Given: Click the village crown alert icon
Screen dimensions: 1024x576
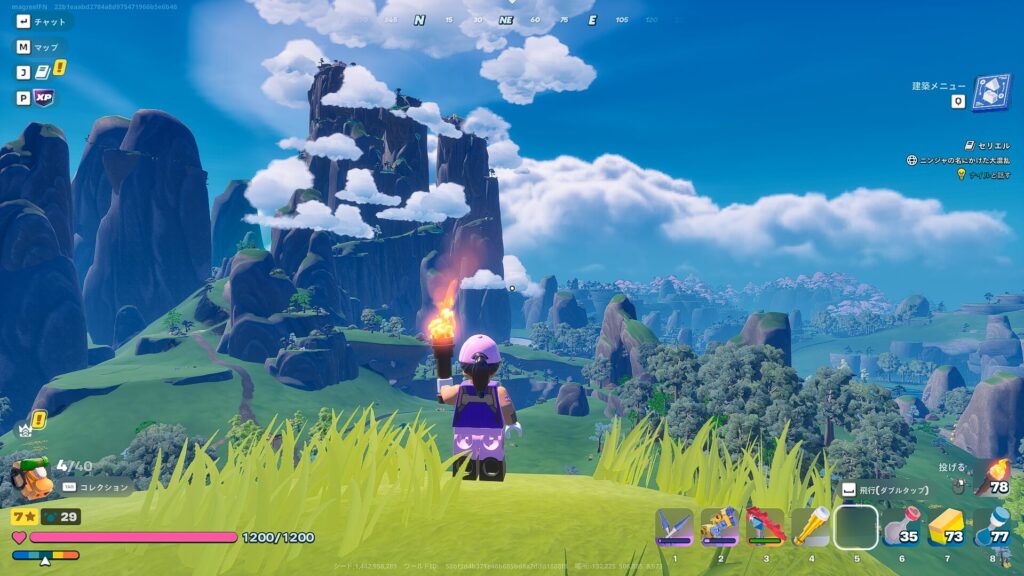Looking at the screenshot, I should 25,430.
